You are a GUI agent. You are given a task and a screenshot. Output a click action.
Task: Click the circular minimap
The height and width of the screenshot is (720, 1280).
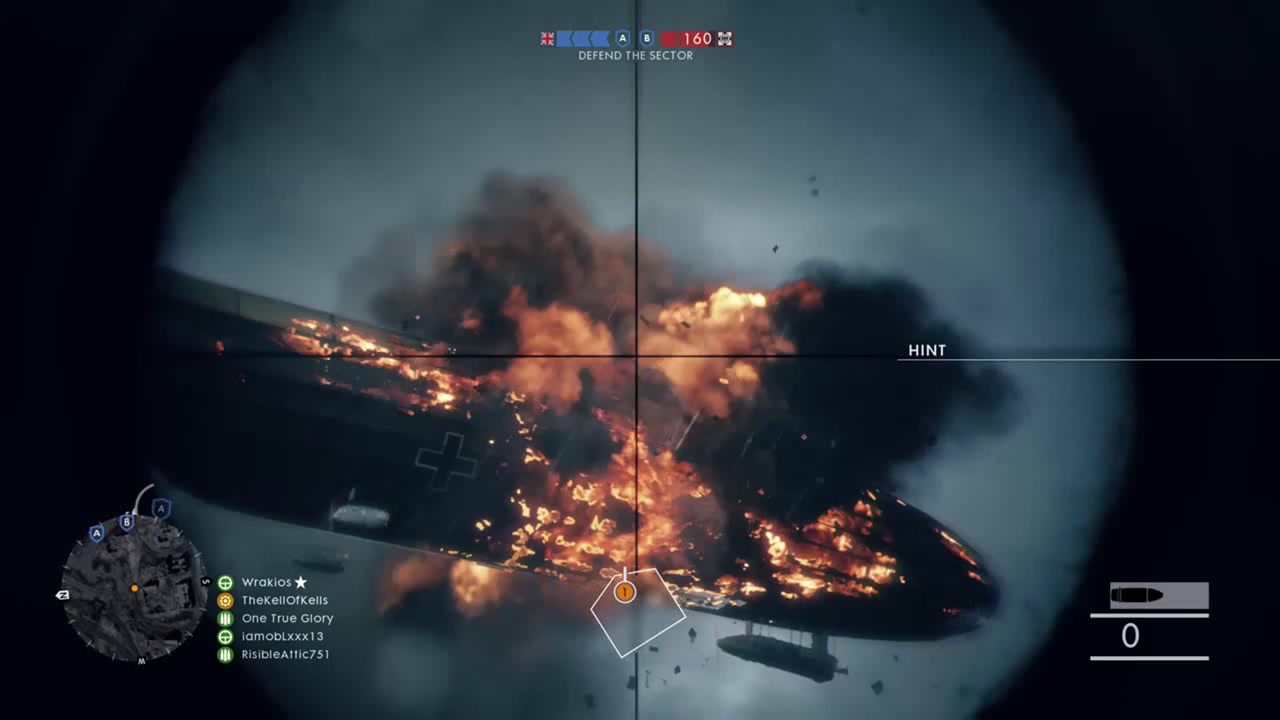134,589
